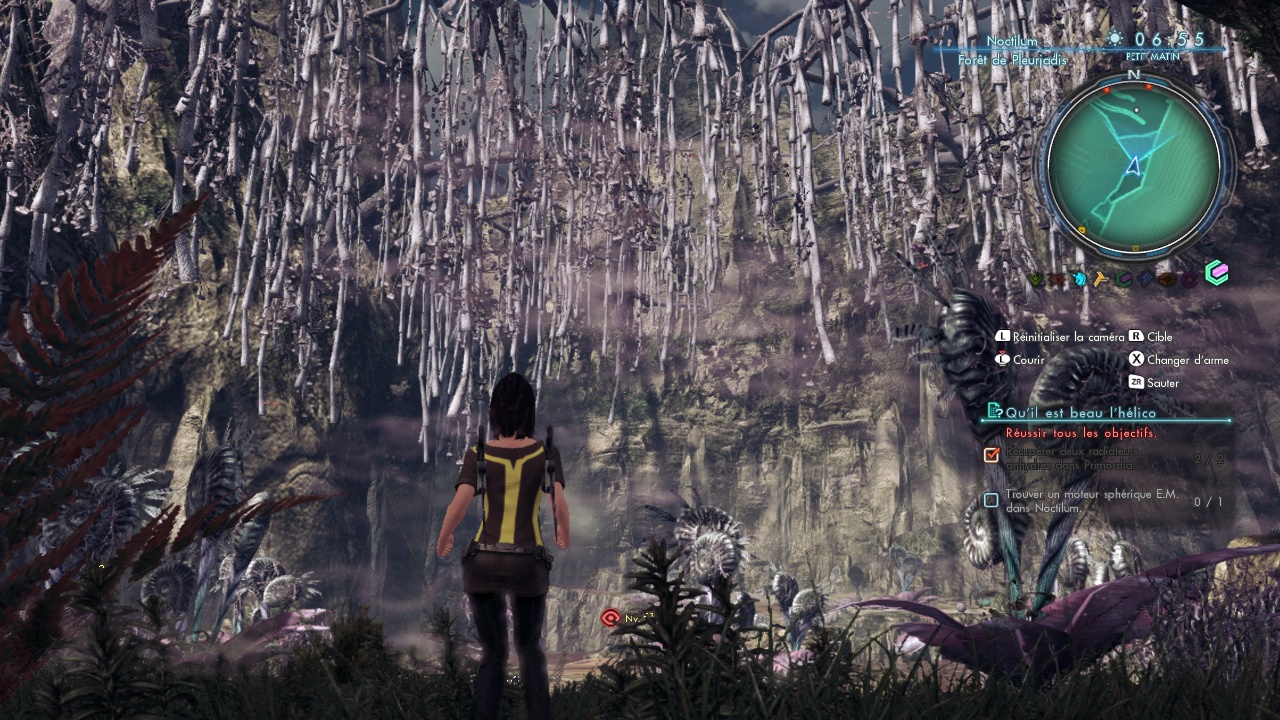Choose the yellow arrow menu icon

click(1101, 279)
